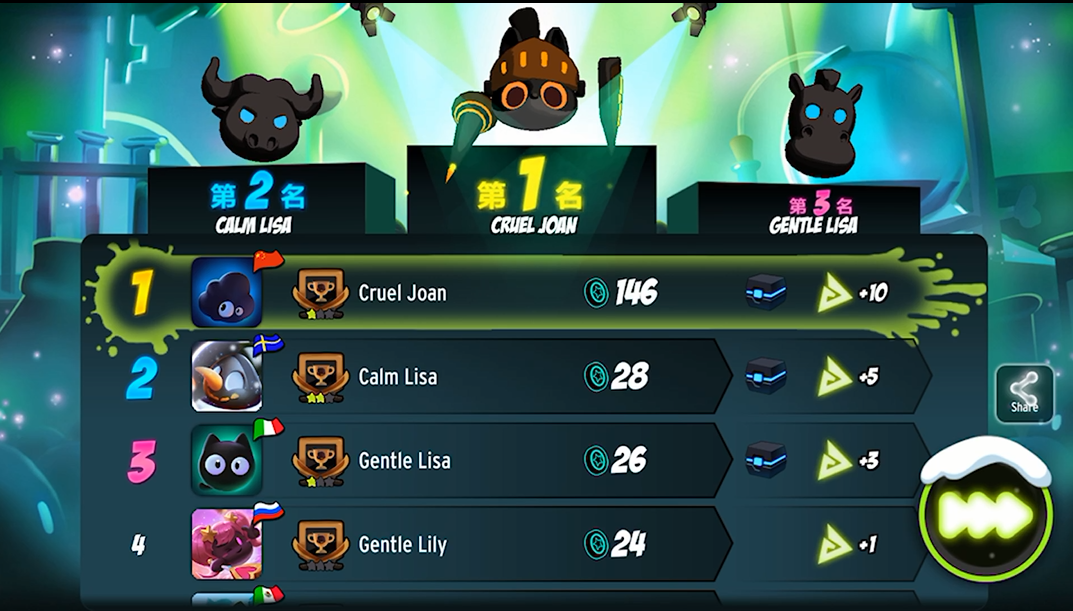This screenshot has width=1073, height=611.
Task: Open Calm Lisa's horned avatar picture
Action: pos(227,377)
